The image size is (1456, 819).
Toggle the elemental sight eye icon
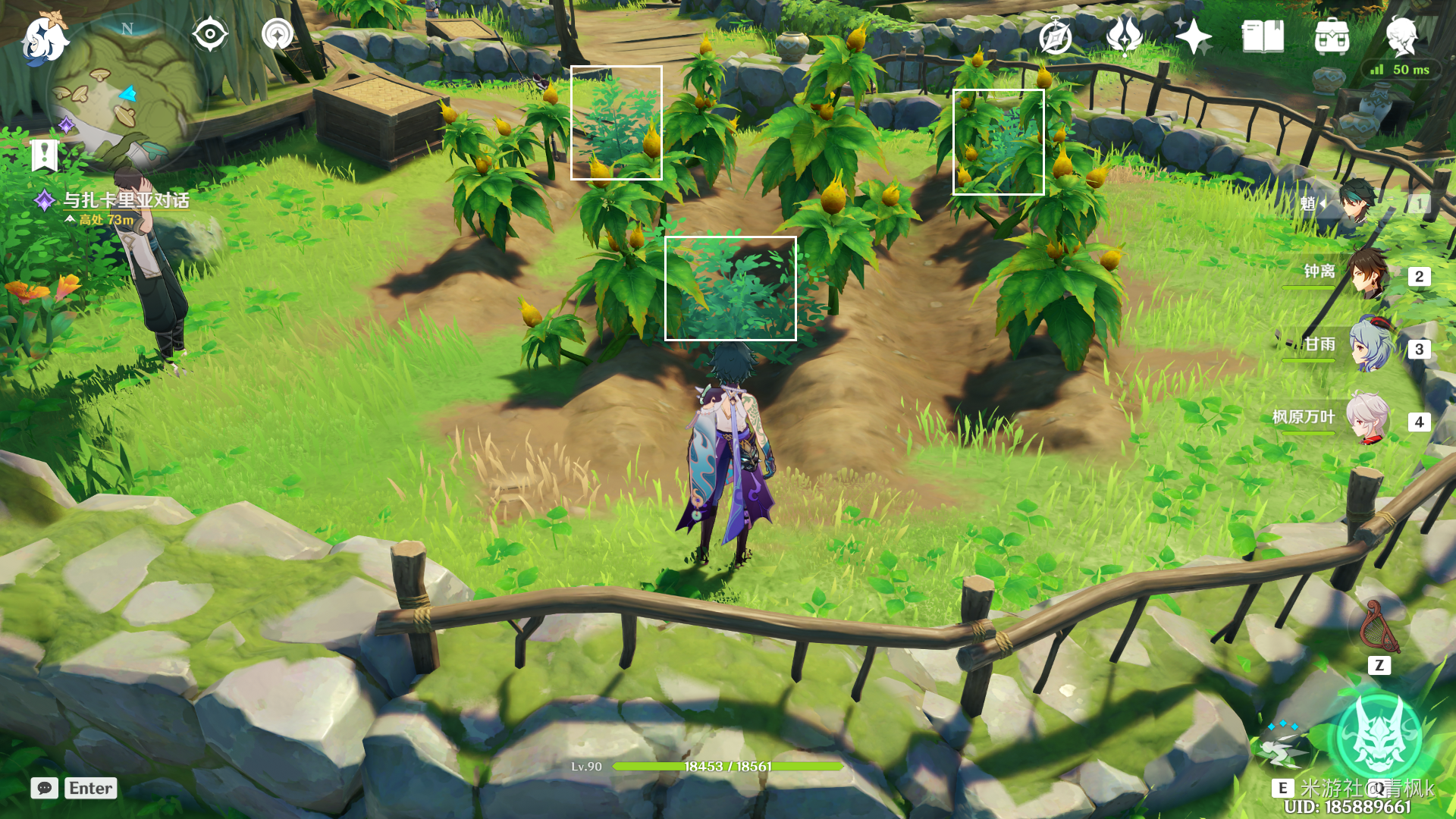coord(210,35)
